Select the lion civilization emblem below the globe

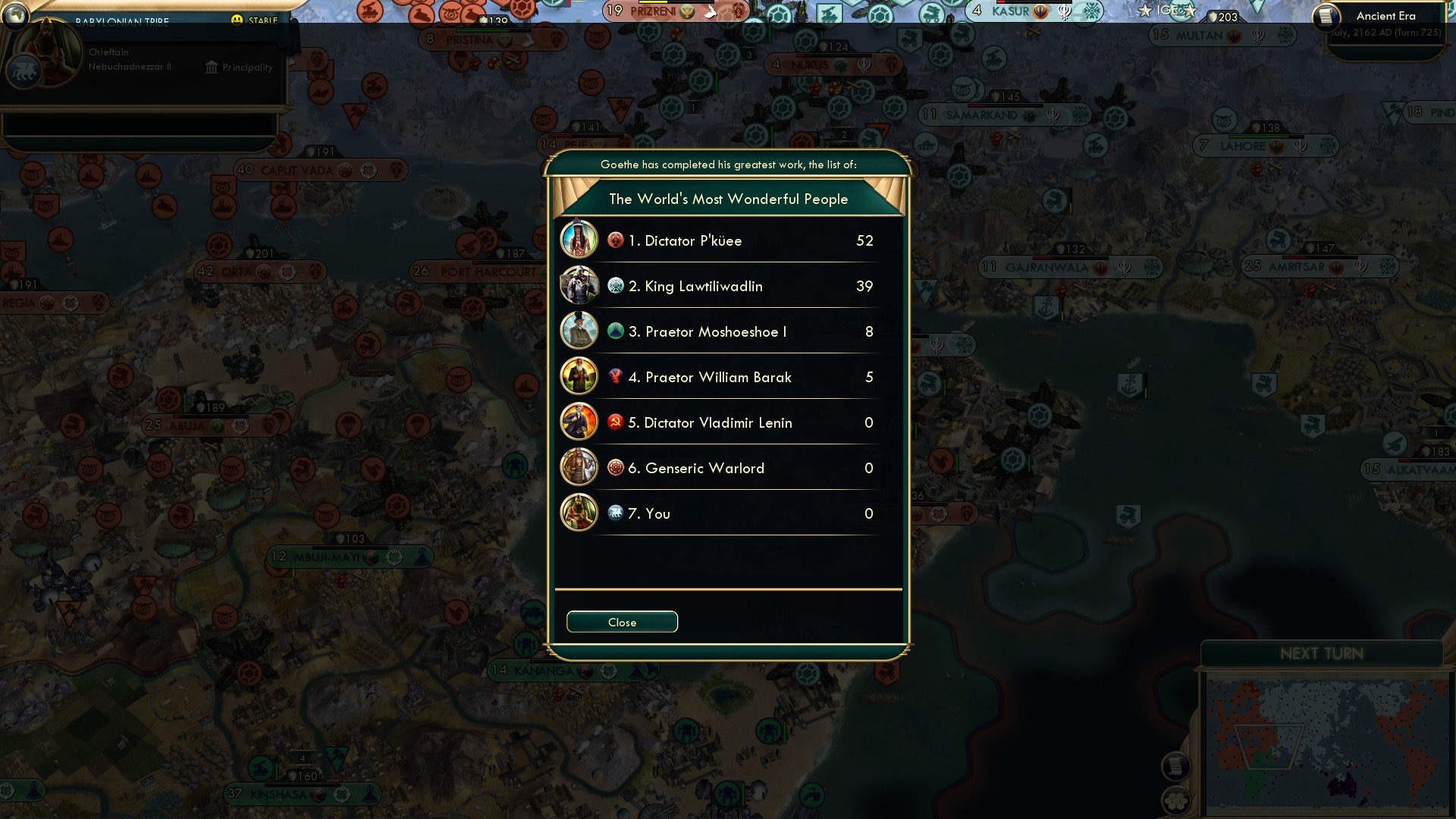pyautogui.click(x=26, y=71)
